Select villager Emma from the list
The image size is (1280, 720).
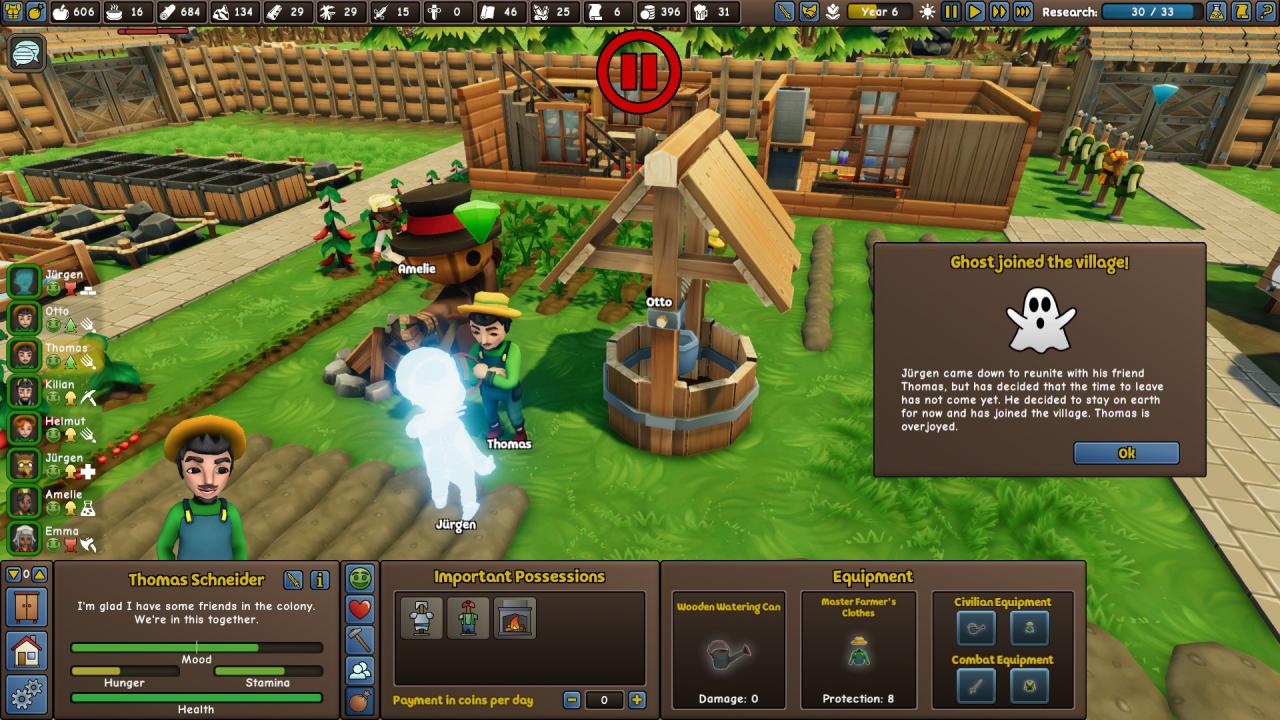point(24,538)
